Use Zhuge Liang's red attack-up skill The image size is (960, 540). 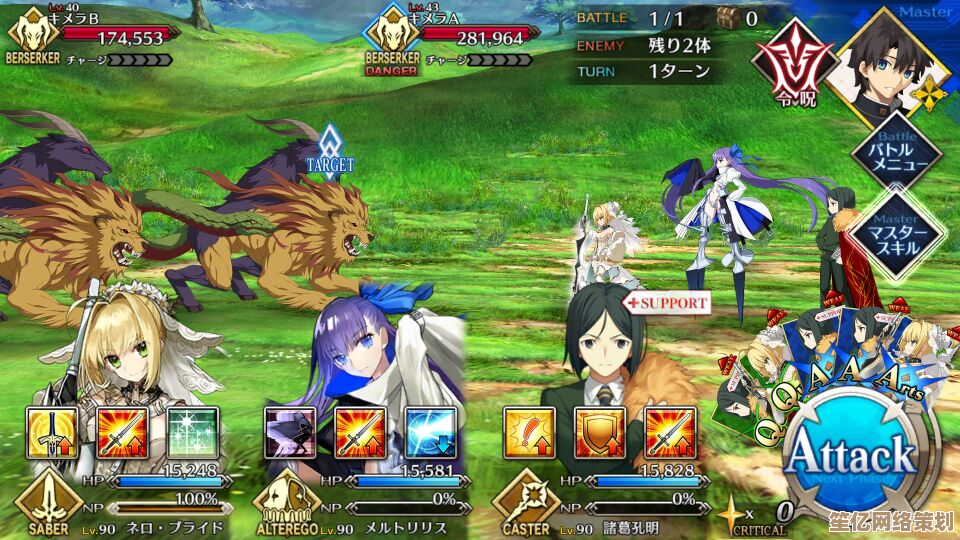coord(668,432)
